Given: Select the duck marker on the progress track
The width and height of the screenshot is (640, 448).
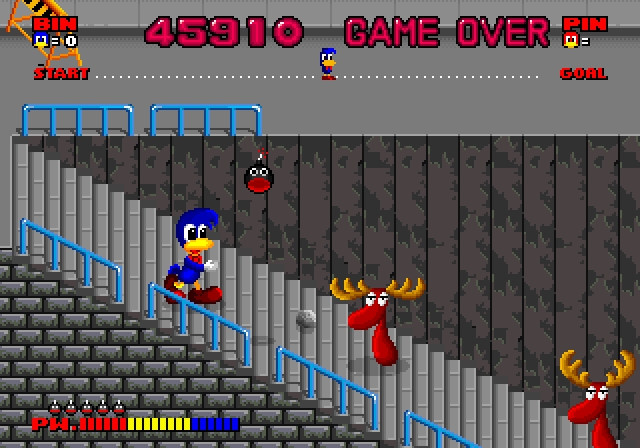Looking at the screenshot, I should click(x=327, y=63).
